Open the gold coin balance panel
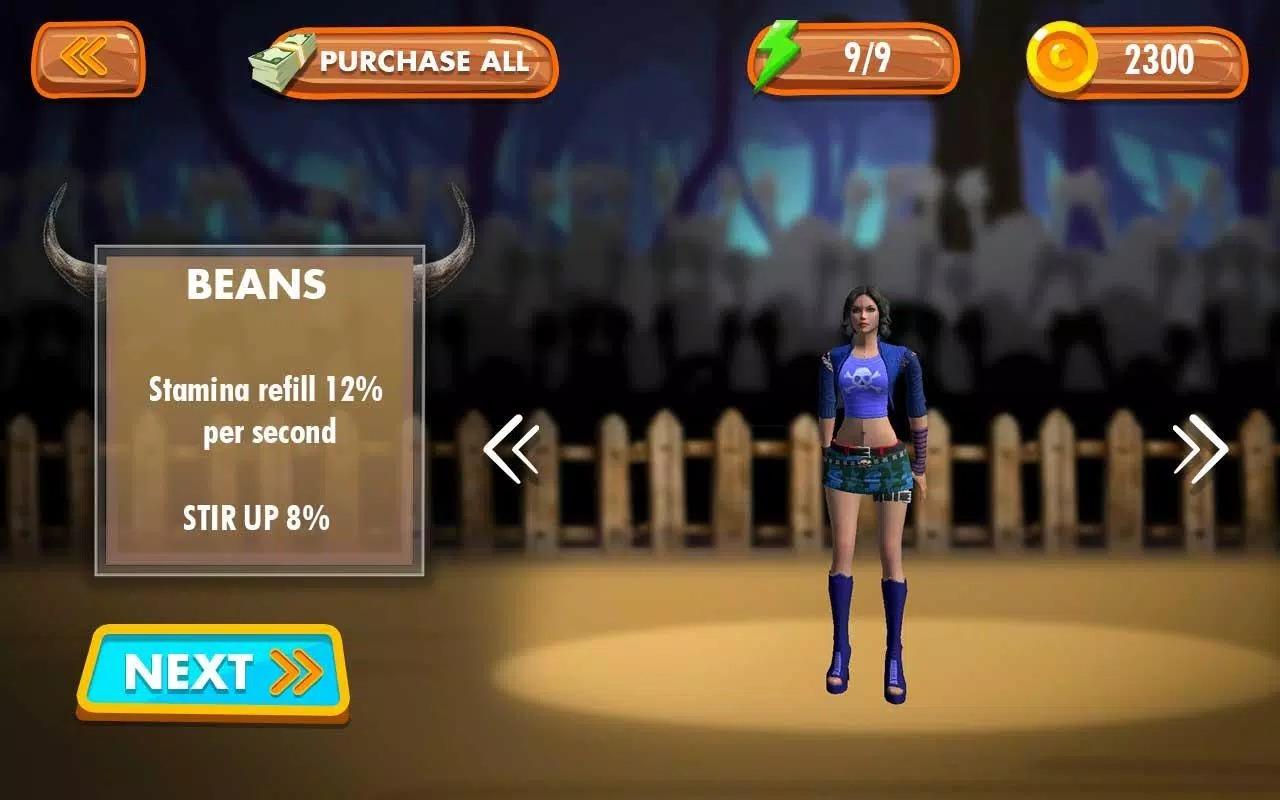Screen dimensions: 1280x800 coord(1137,61)
